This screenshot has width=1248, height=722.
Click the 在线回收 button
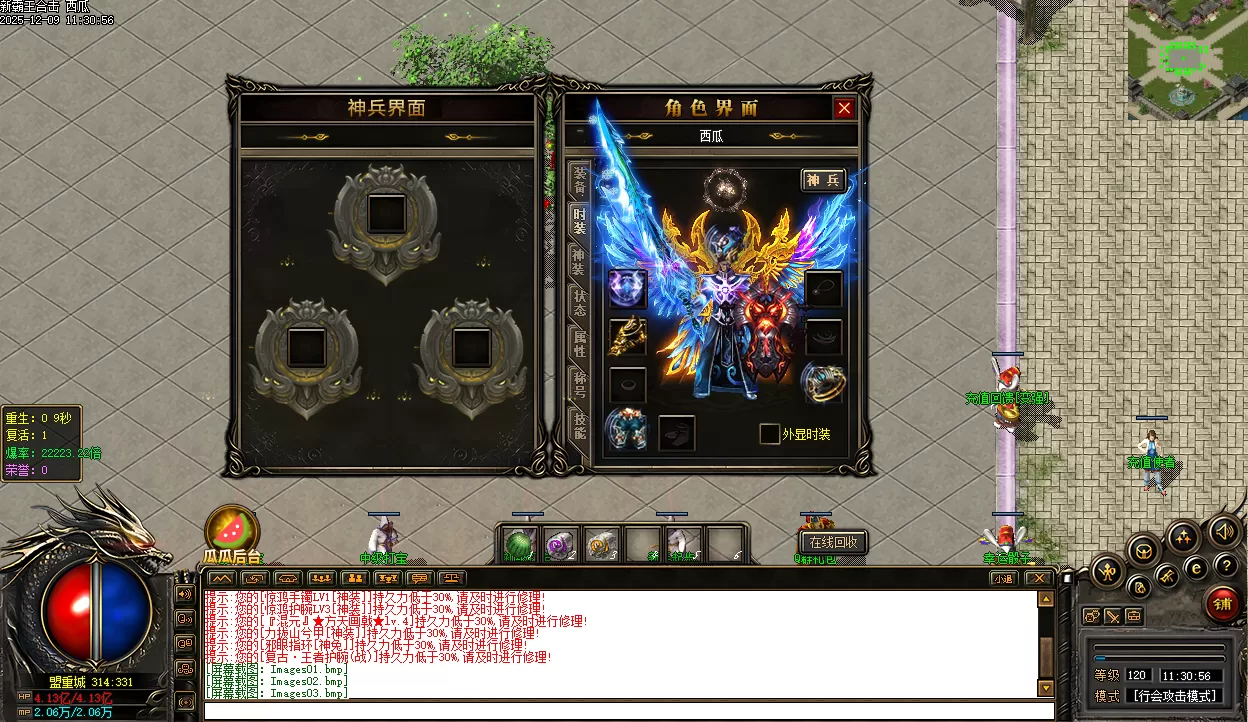834,542
